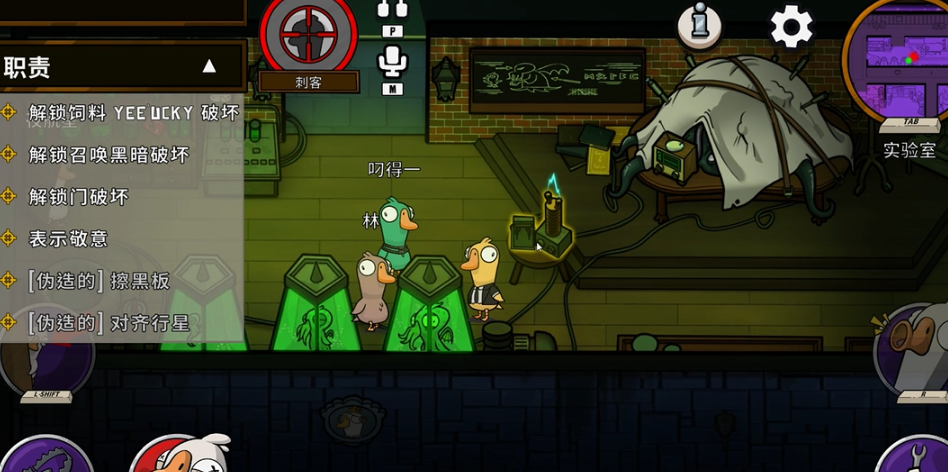This screenshot has height=472, width=948.
Task: Select the 表示敬意 task entry
Action: click(68, 239)
